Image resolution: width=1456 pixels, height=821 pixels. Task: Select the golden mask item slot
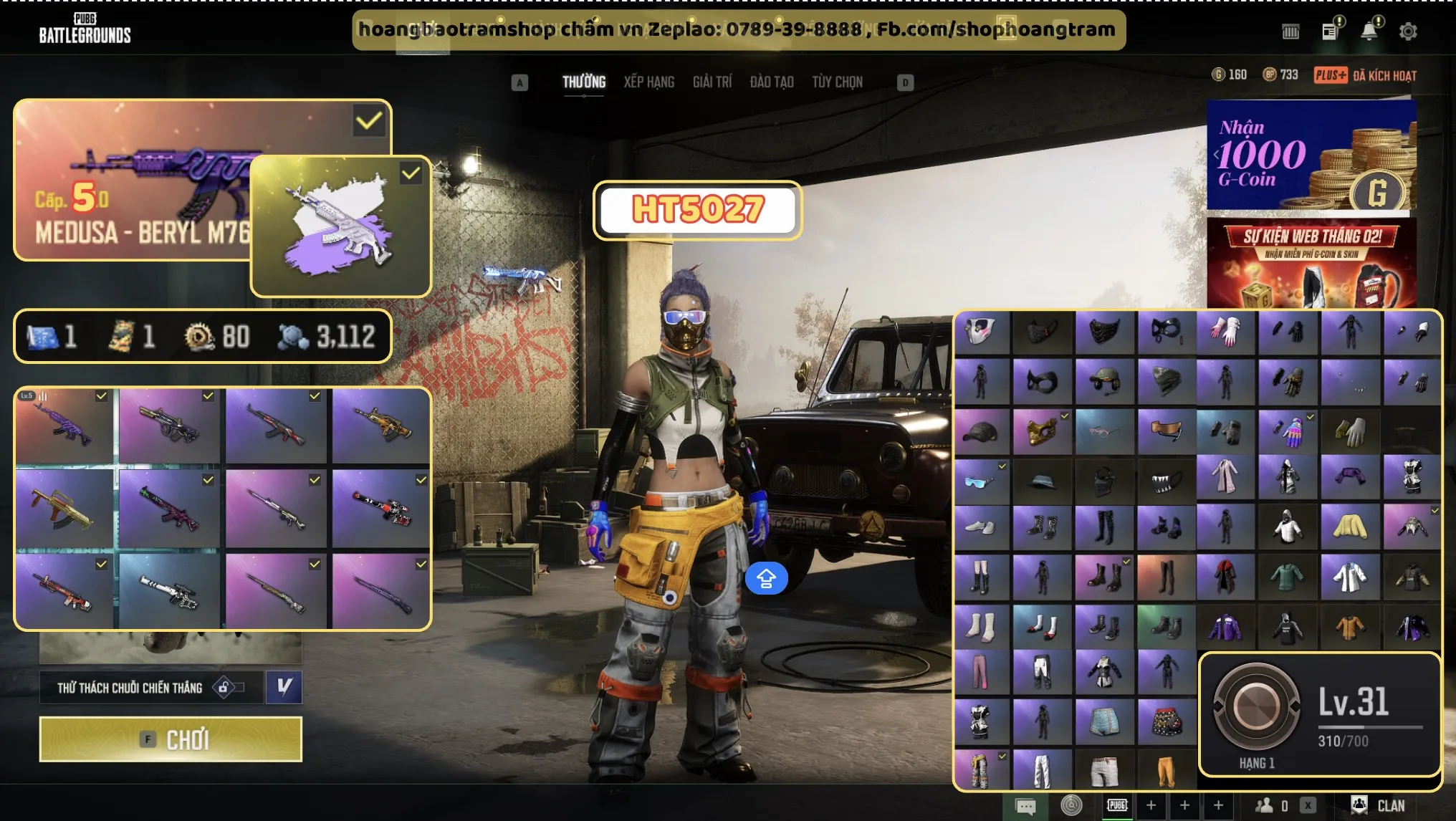(x=1042, y=431)
